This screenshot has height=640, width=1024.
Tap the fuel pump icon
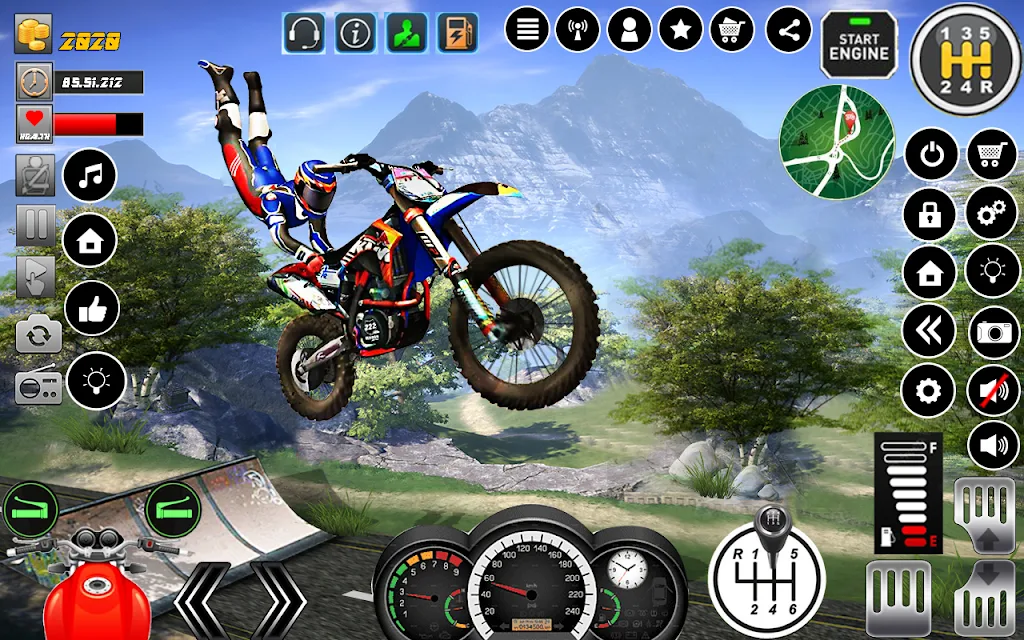[x=457, y=33]
